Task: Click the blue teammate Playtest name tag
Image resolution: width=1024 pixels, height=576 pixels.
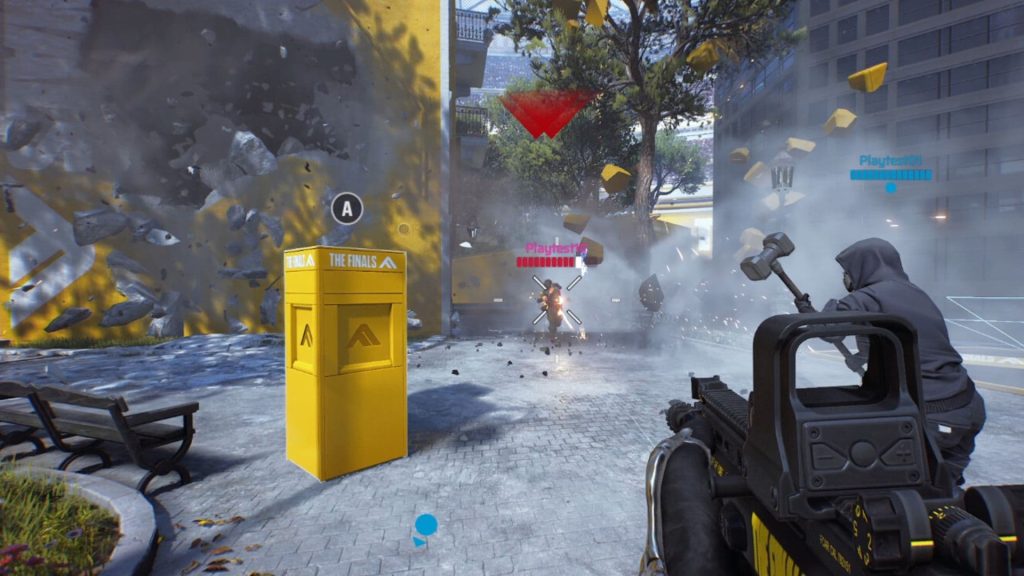Action: (x=889, y=160)
